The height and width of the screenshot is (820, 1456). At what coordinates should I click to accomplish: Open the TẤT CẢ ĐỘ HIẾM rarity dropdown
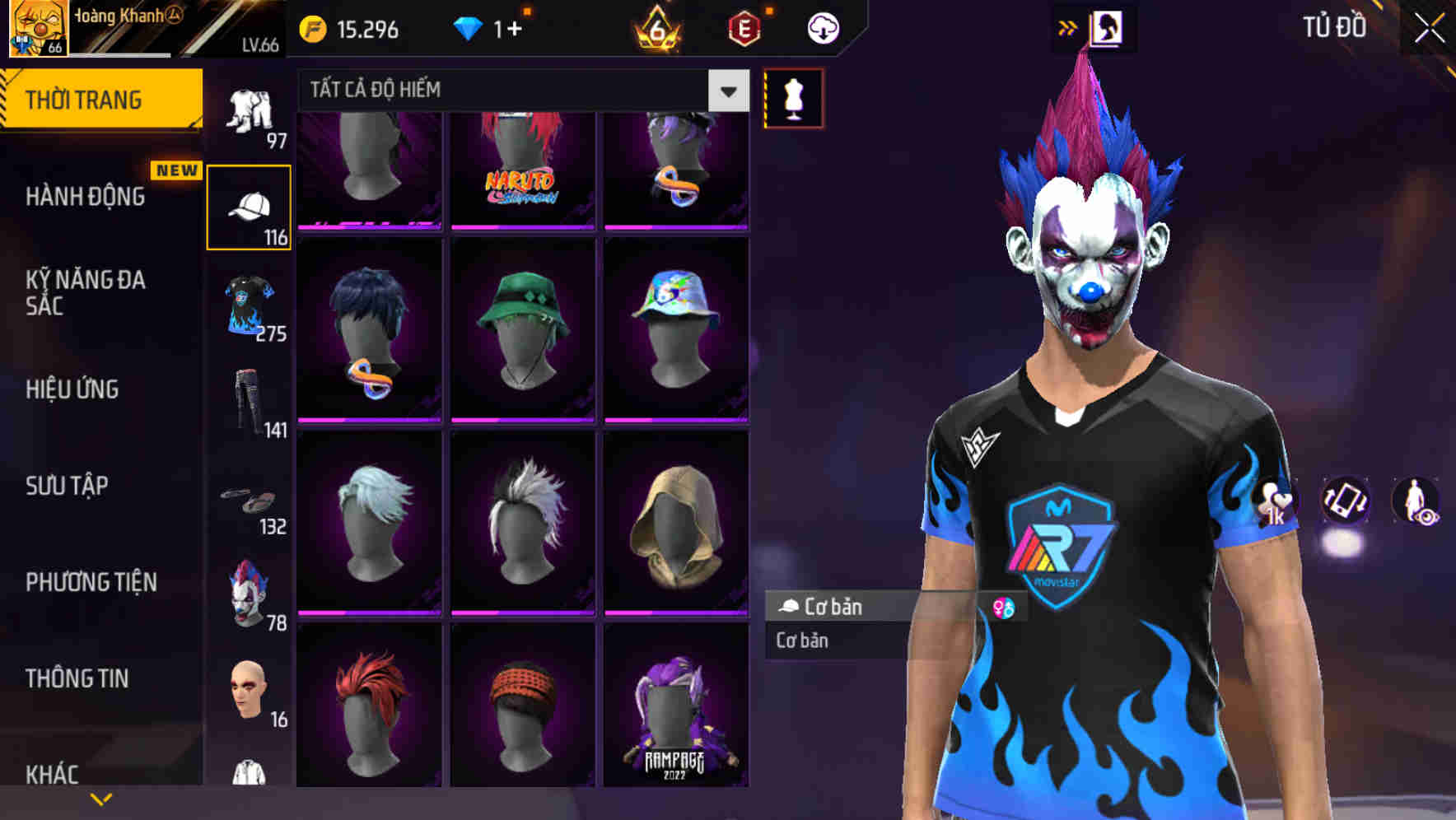tap(519, 91)
